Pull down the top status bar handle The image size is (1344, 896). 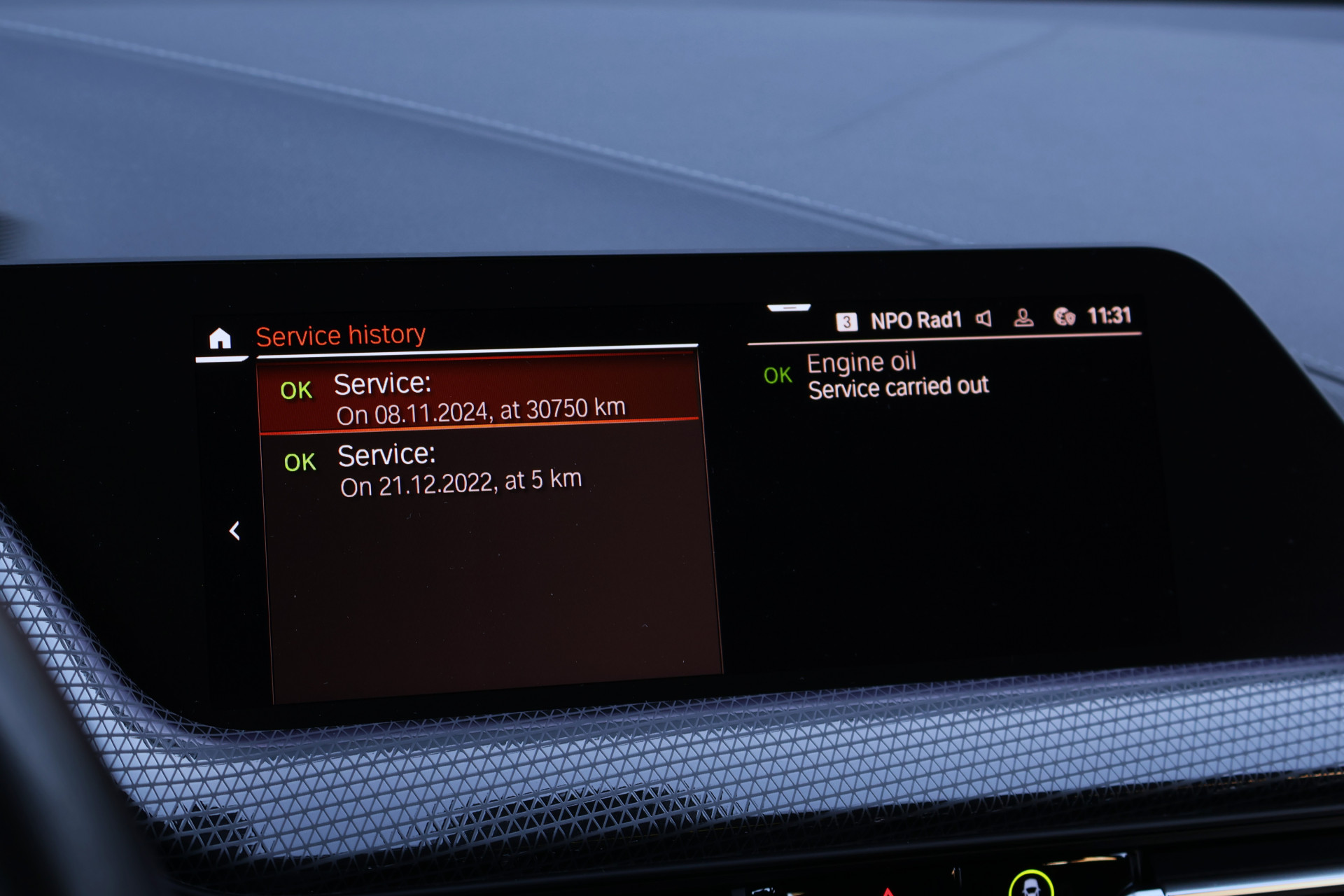click(789, 307)
